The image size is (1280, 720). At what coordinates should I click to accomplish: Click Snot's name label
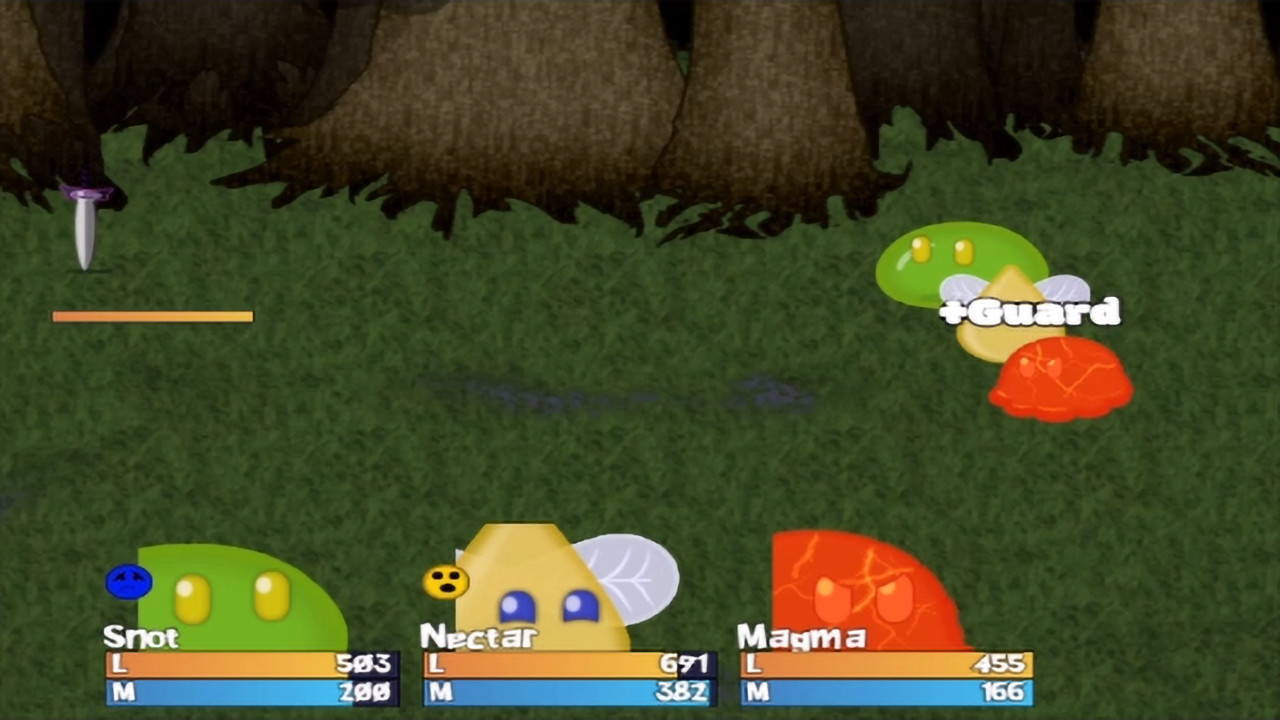pos(140,638)
